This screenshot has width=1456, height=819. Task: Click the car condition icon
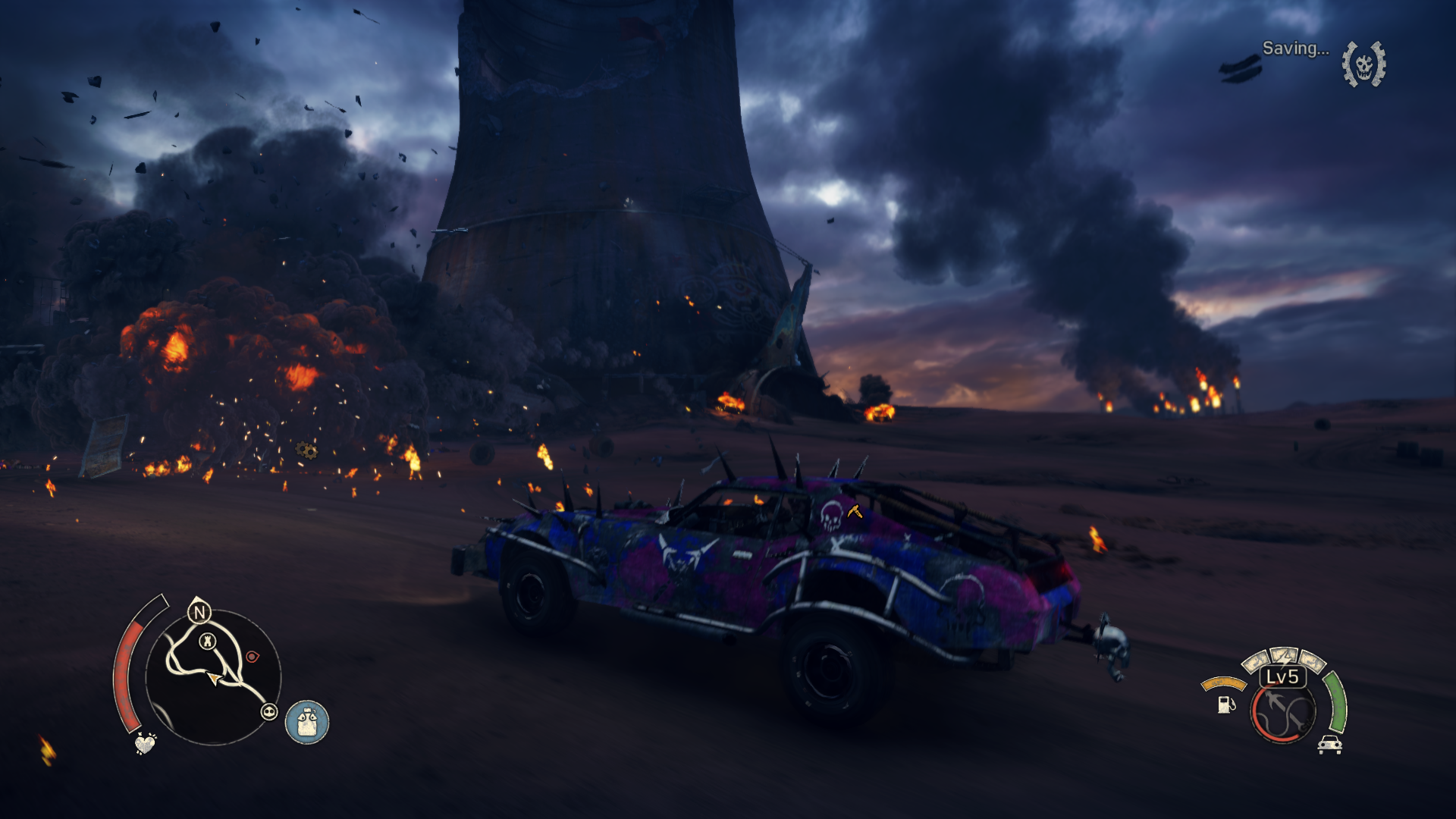coord(1330,745)
